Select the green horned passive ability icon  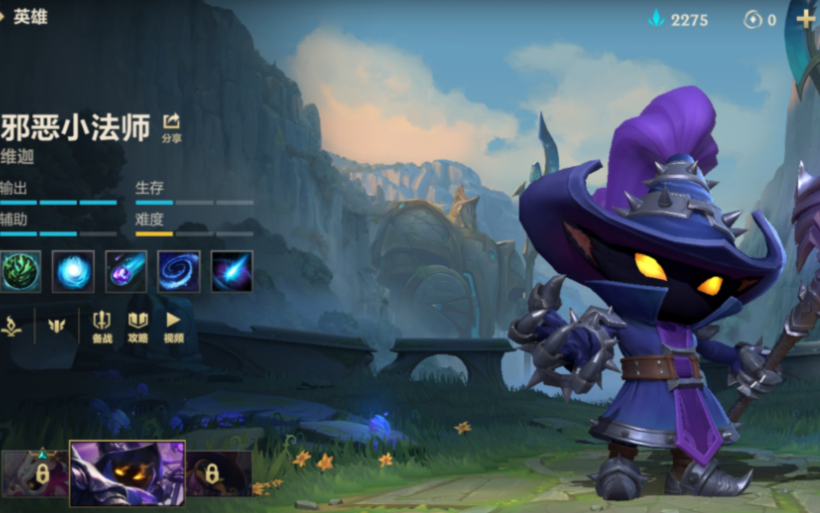point(21,271)
